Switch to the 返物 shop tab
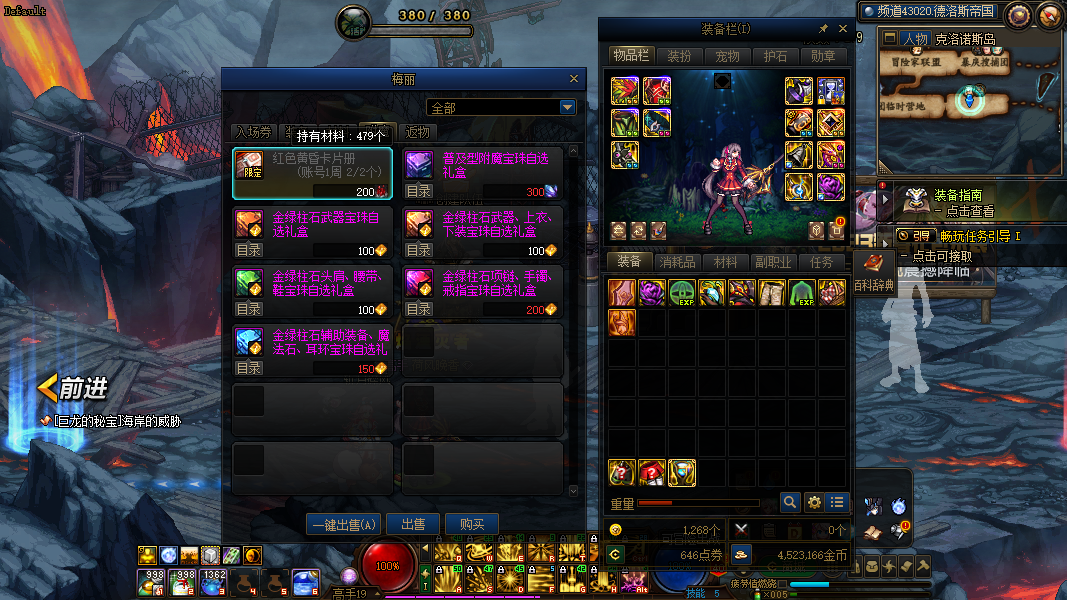This screenshot has width=1067, height=600. pos(418,132)
